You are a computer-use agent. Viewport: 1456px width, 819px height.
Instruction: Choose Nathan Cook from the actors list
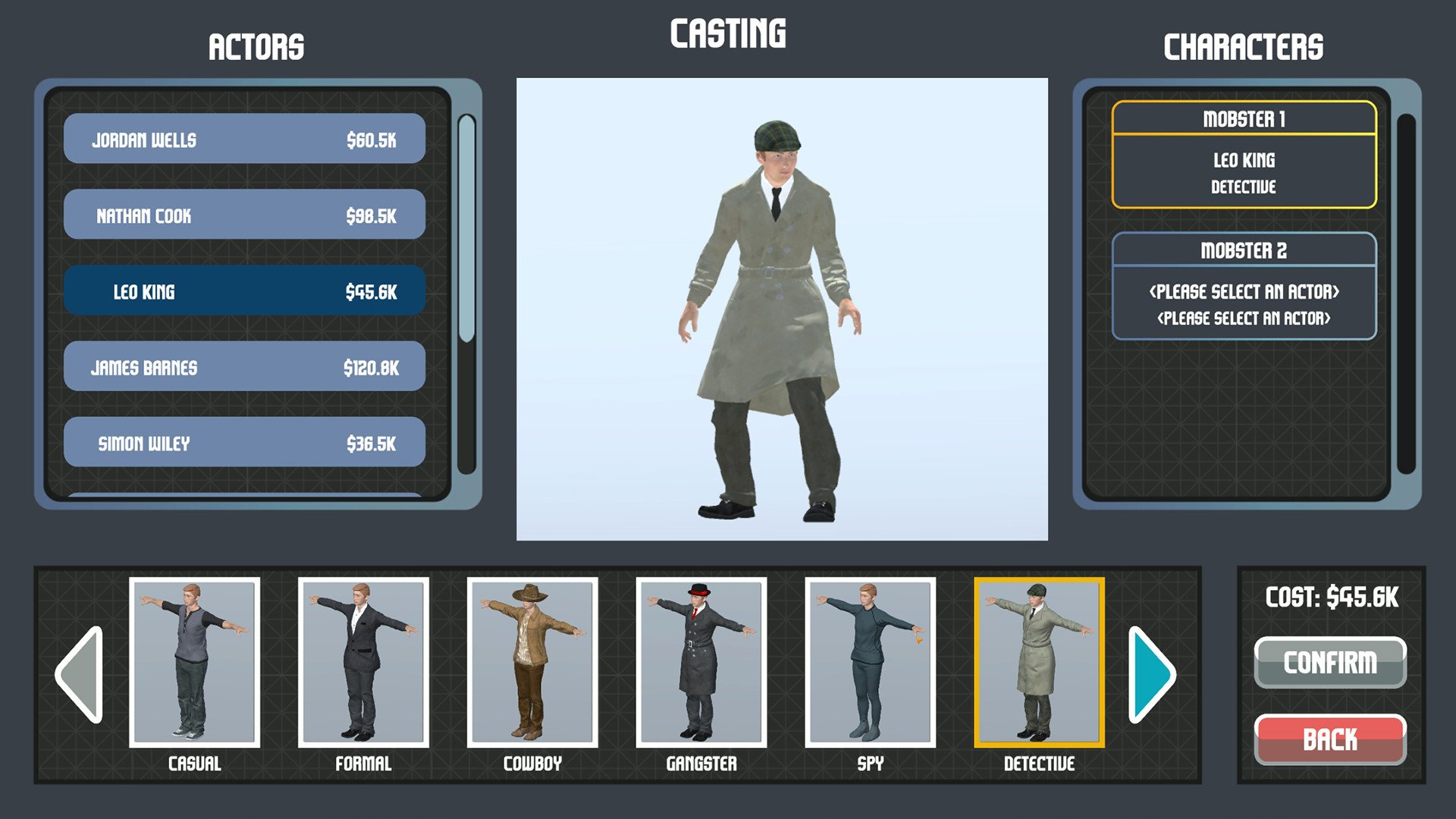(x=244, y=215)
